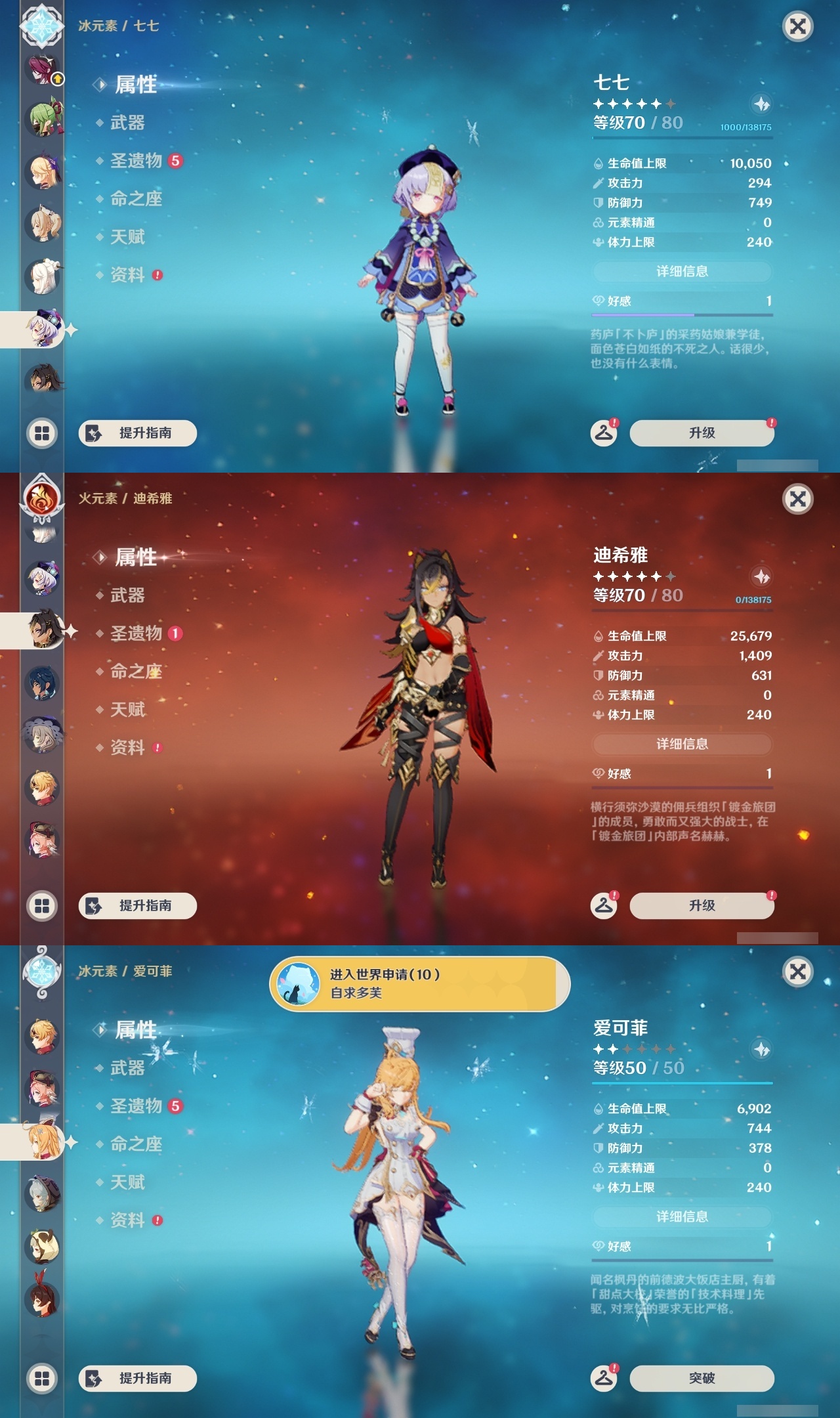The width and height of the screenshot is (840, 1418).
Task: Open the wardrobe icon beside 爱可菲's 突破 button
Action: [605, 1377]
